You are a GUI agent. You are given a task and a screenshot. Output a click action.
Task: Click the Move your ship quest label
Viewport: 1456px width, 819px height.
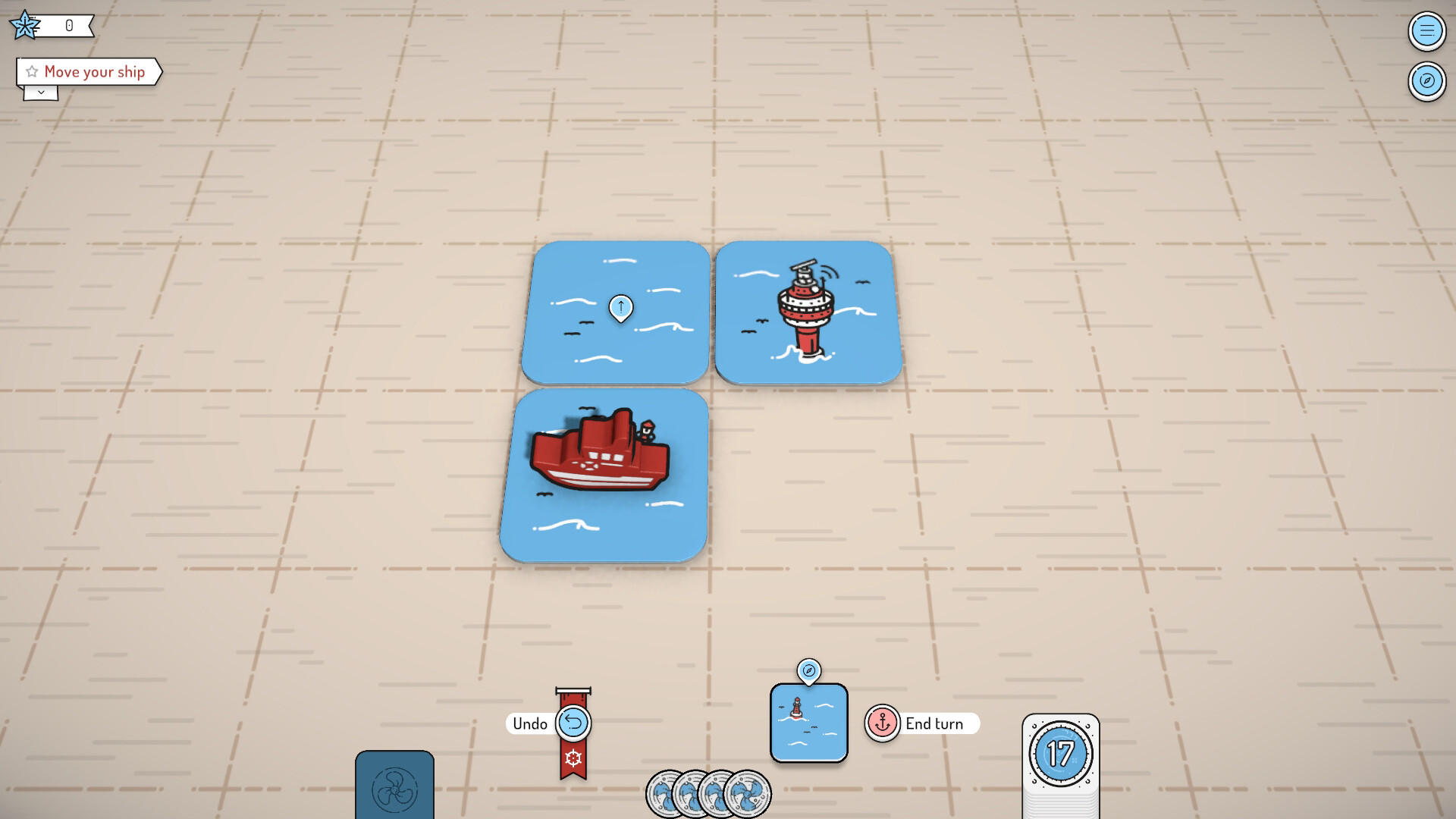pyautogui.click(x=94, y=71)
